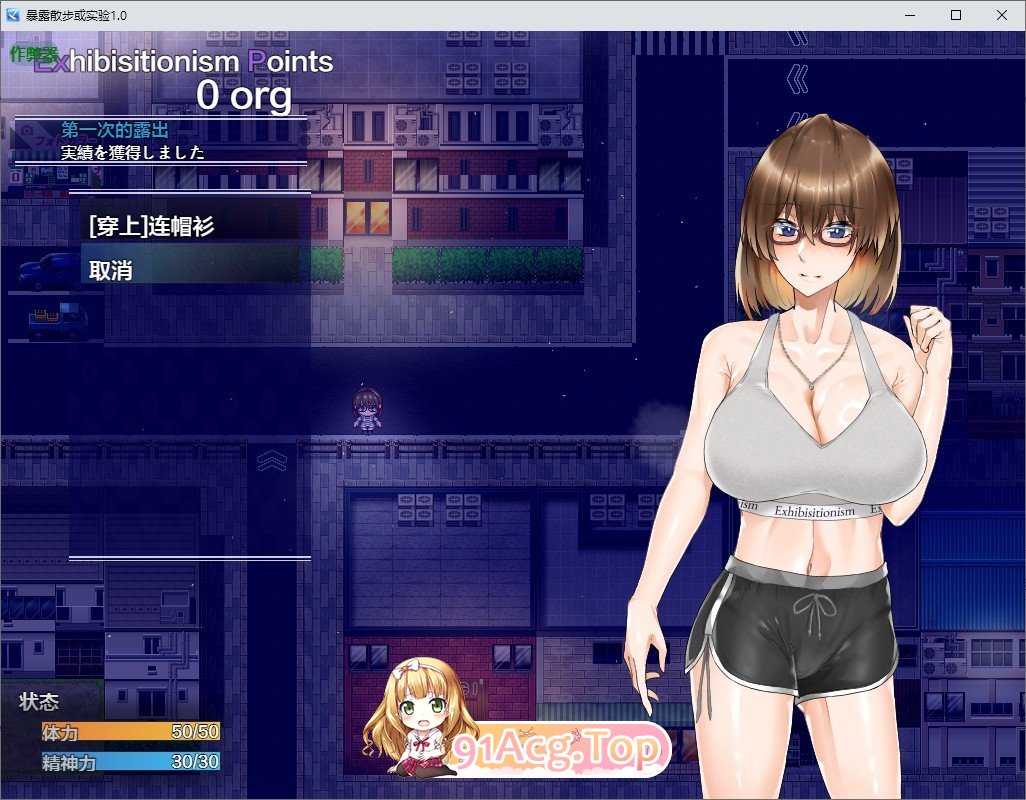Screen dimensions: 1026x800
Task: Maximize the game window
Action: point(955,15)
